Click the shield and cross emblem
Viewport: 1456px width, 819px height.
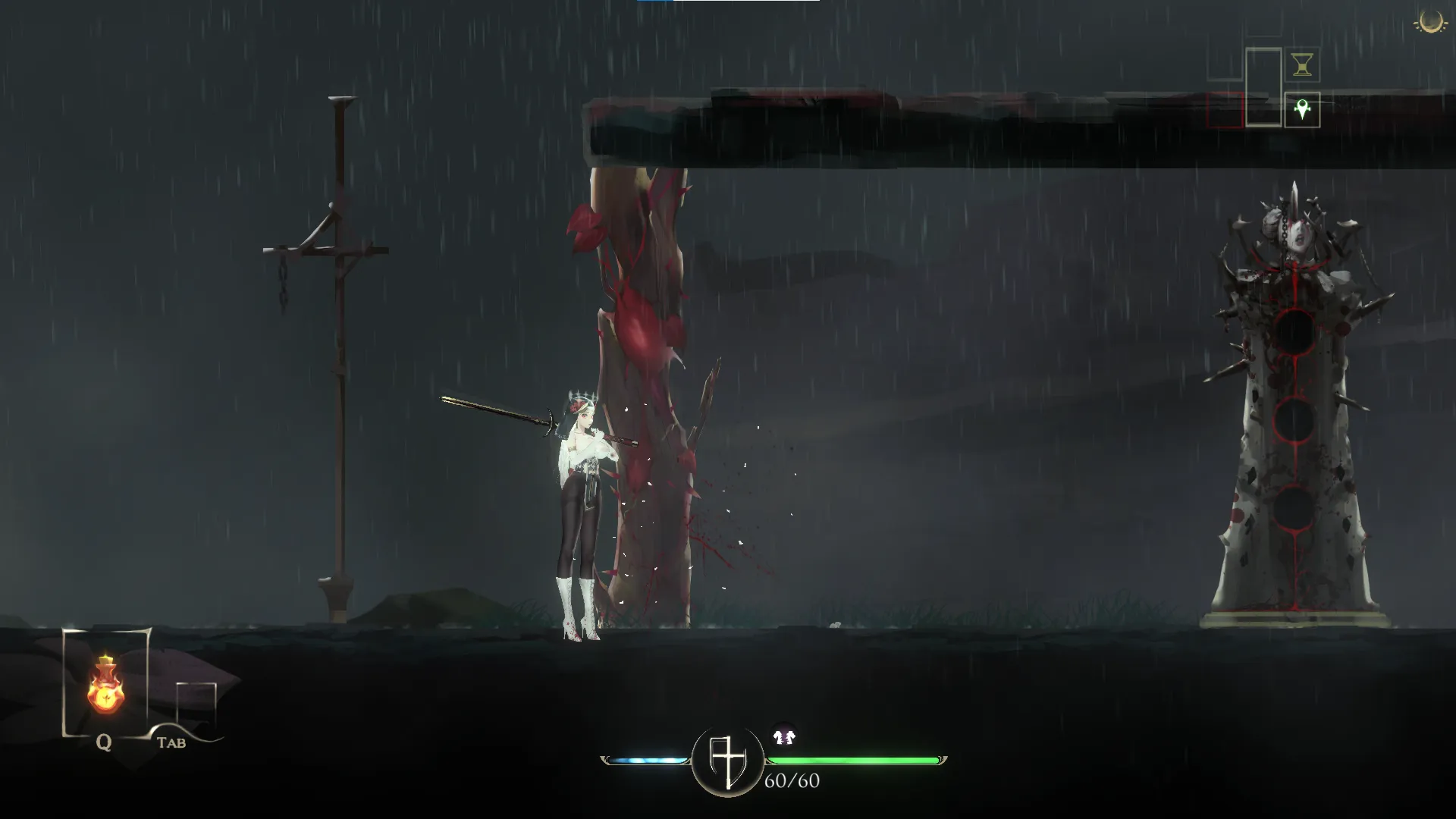click(727, 761)
